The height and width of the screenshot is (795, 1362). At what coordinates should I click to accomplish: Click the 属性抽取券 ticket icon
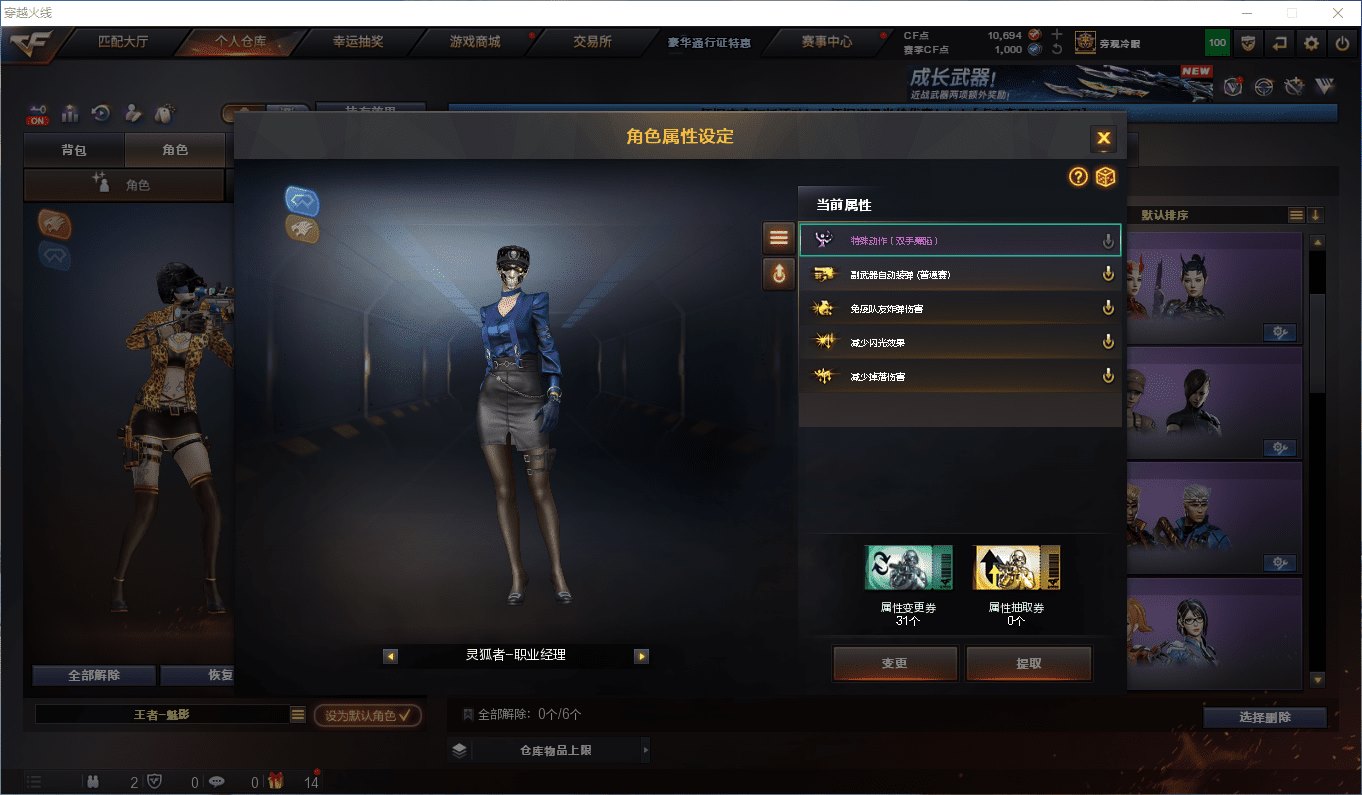(1016, 568)
